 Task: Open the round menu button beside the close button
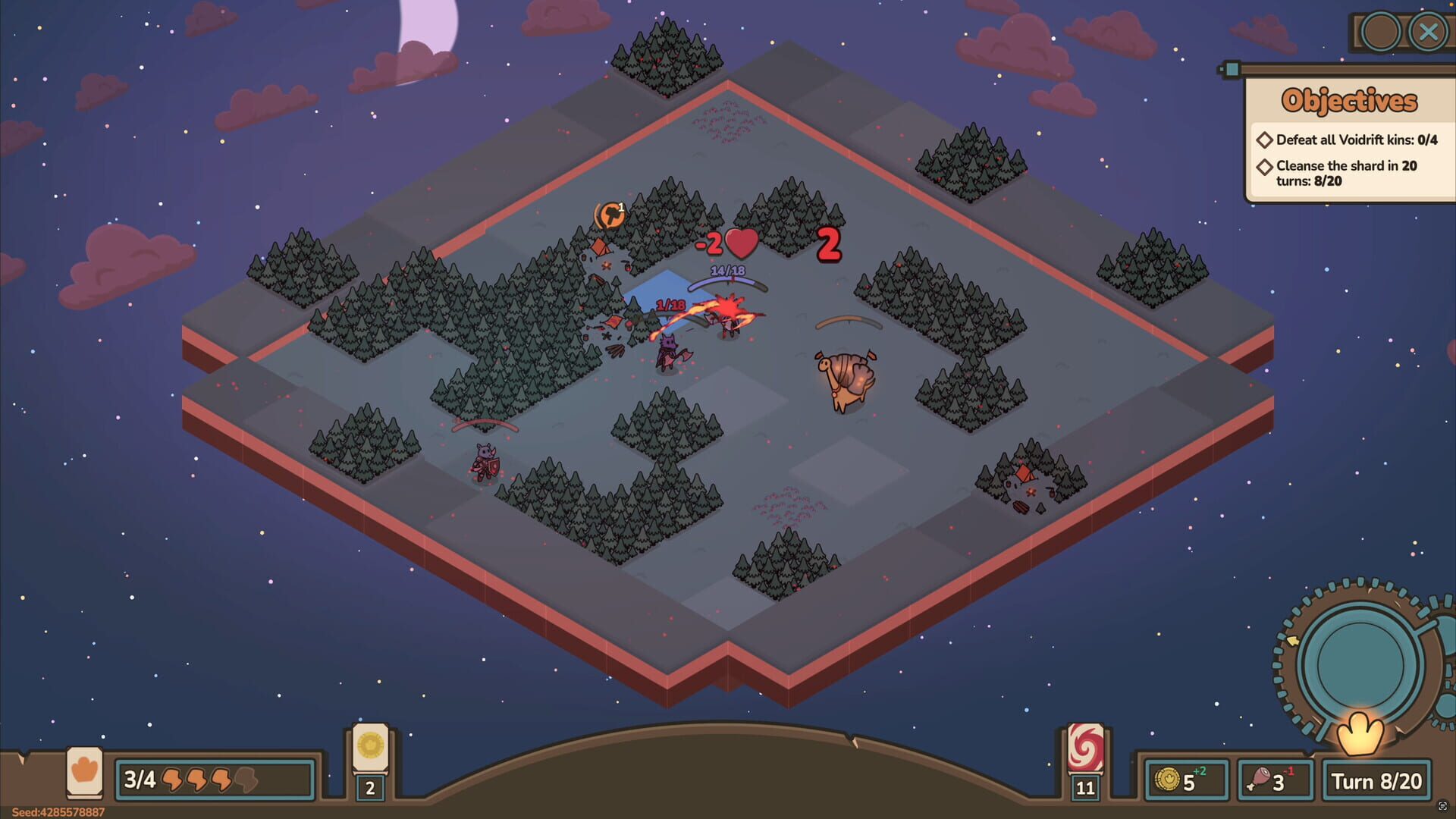coord(1380,32)
